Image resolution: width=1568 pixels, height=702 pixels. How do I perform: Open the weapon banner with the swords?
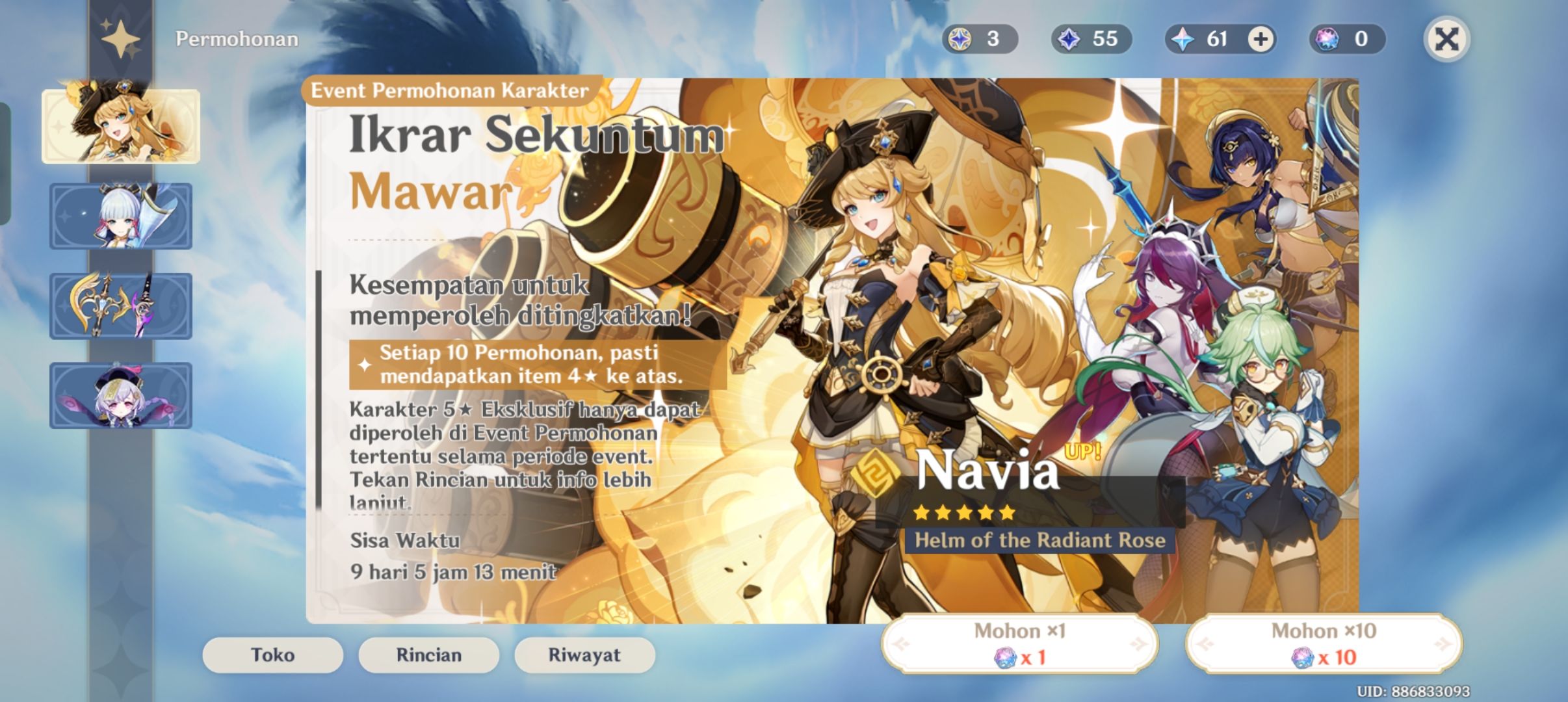pos(122,305)
